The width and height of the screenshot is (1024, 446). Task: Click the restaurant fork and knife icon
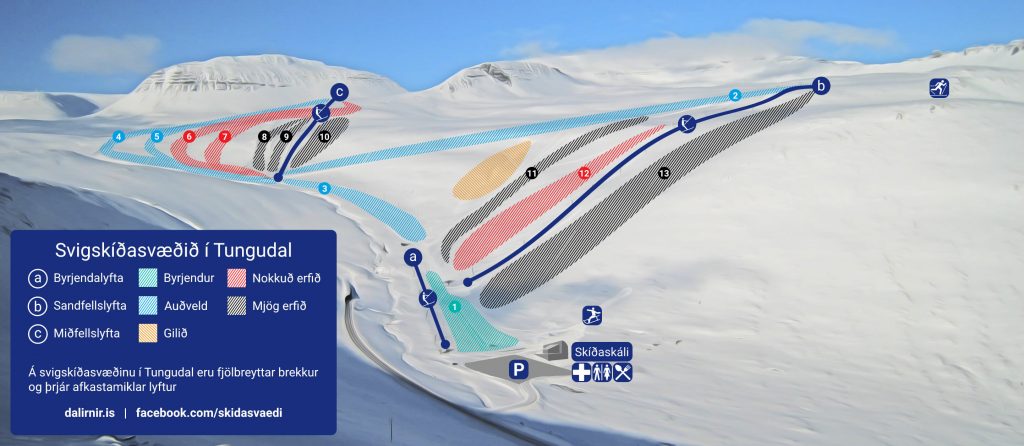623,373
